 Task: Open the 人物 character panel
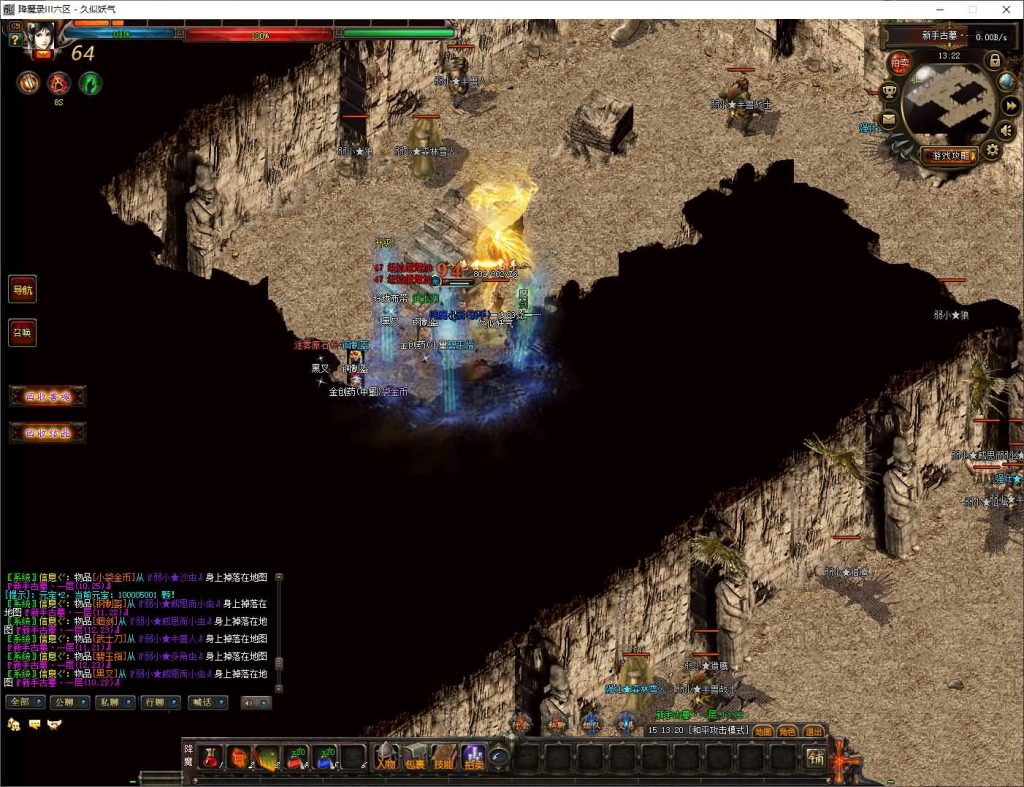coord(385,757)
